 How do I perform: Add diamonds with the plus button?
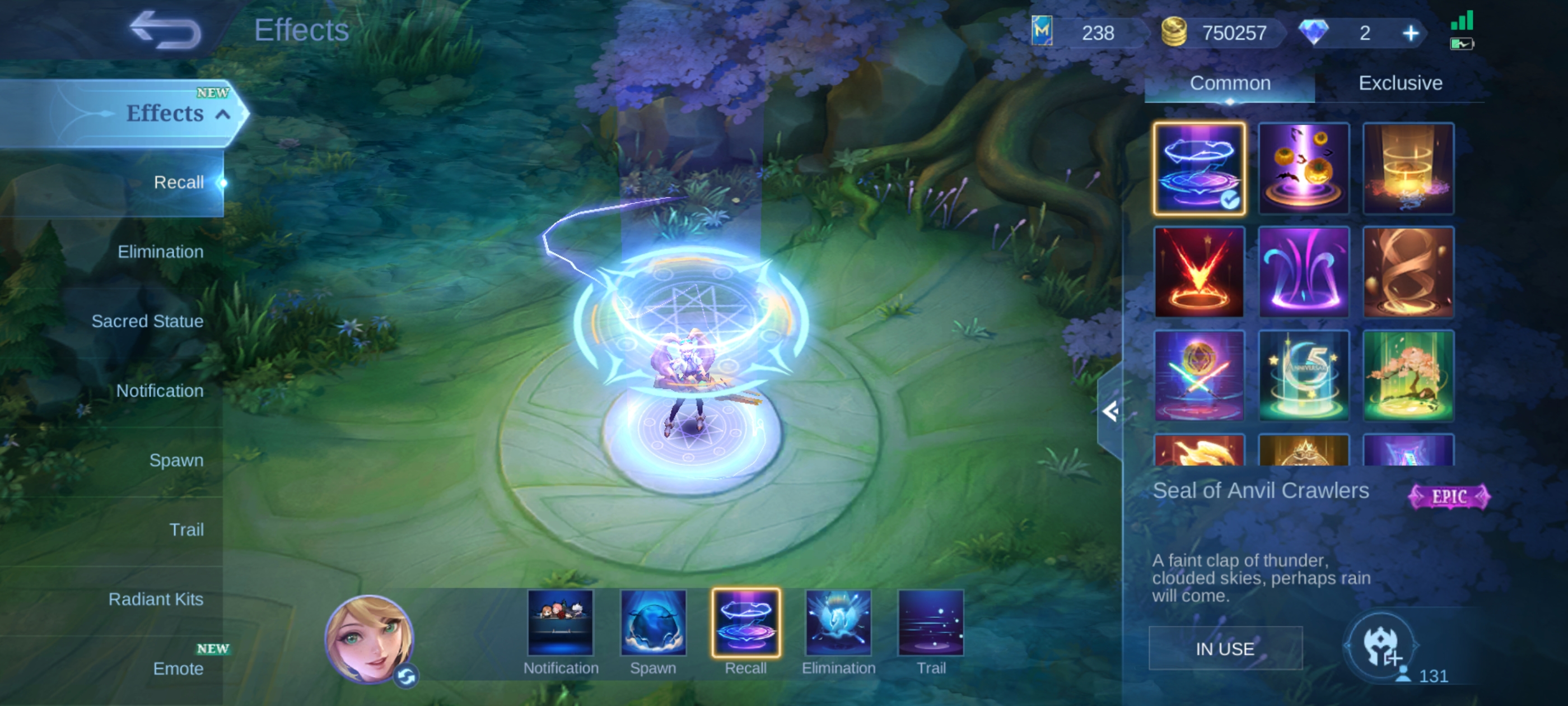1410,33
